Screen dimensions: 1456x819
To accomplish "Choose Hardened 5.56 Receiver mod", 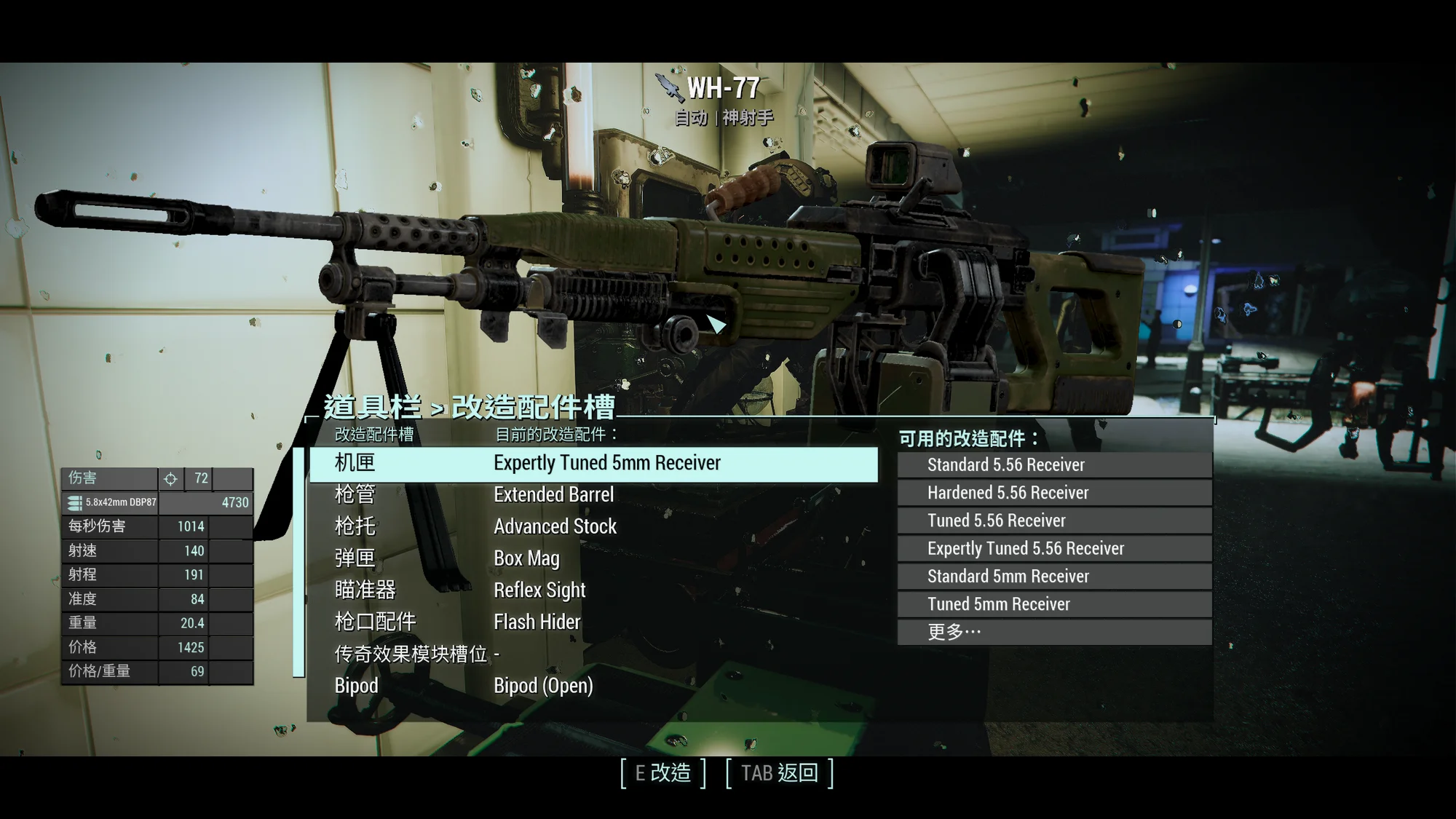I will pos(1054,493).
